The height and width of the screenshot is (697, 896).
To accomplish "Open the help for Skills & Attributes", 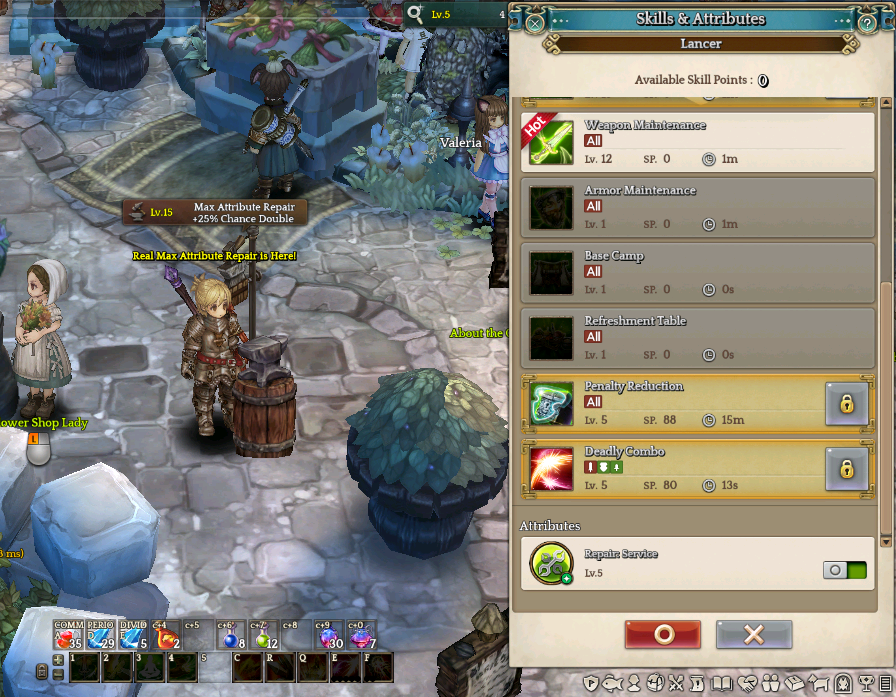I will click(867, 21).
